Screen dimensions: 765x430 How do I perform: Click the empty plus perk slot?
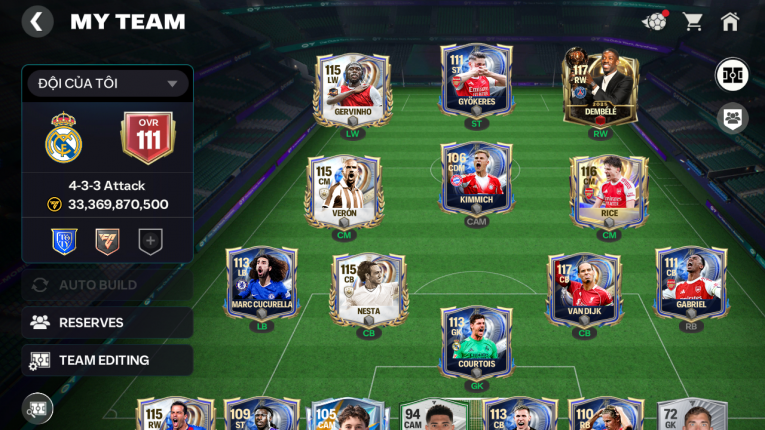coord(150,241)
